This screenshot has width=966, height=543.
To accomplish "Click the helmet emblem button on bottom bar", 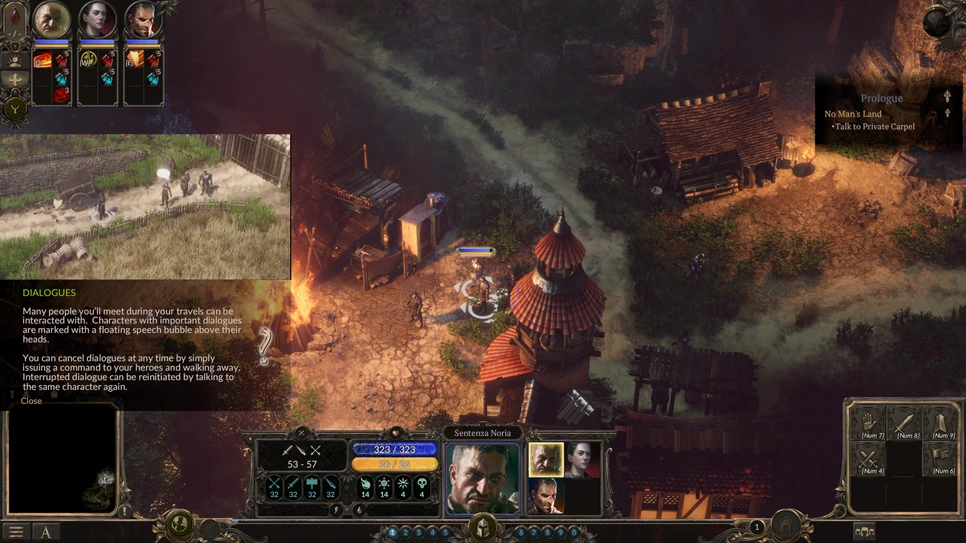I will 483,526.
